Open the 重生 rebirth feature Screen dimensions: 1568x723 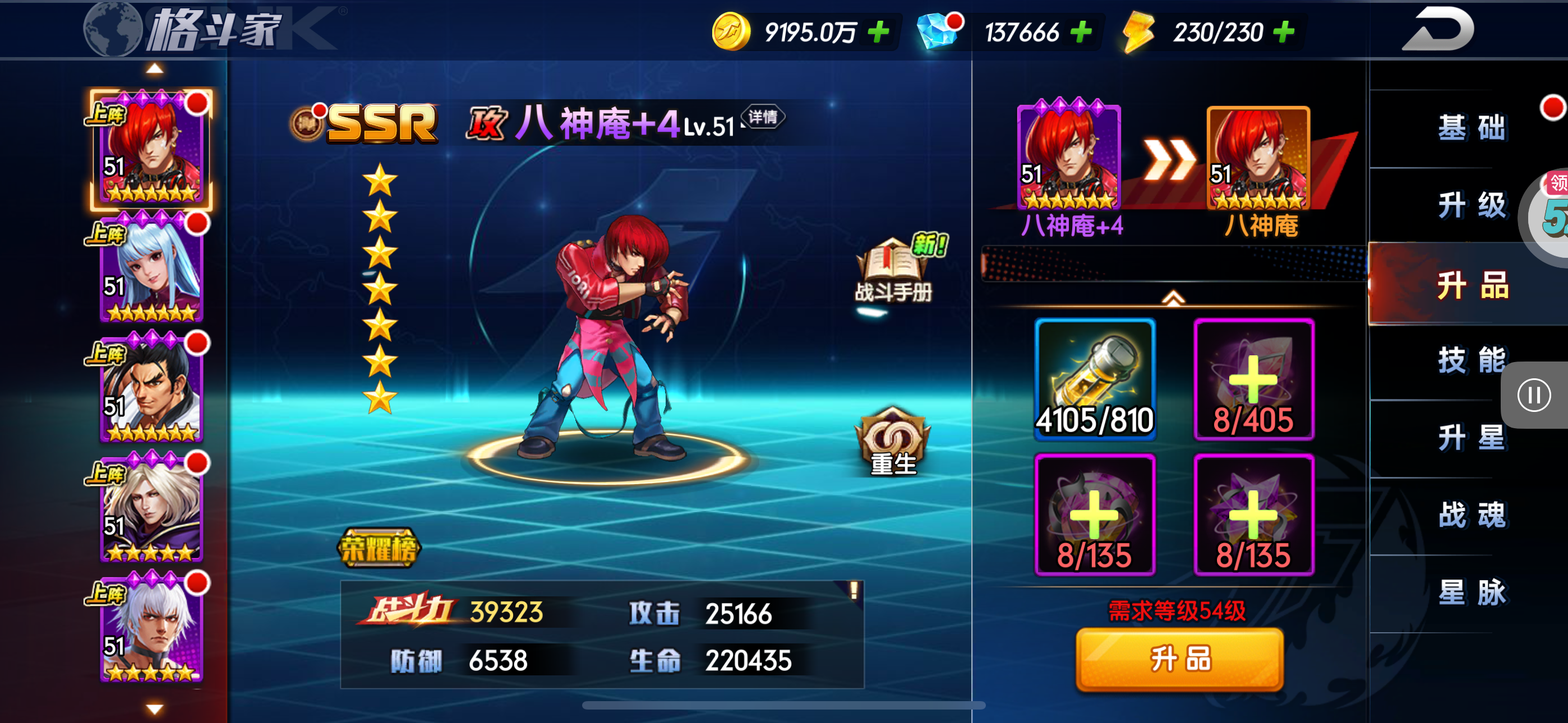(x=893, y=442)
